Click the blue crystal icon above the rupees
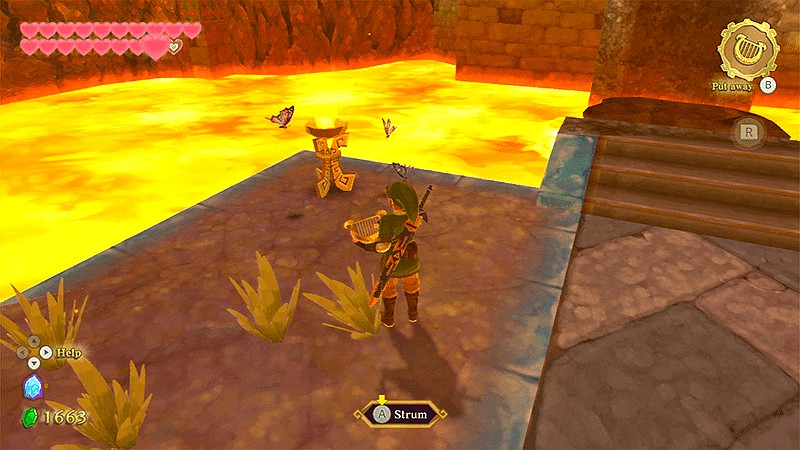The height and width of the screenshot is (450, 800). click(x=32, y=387)
